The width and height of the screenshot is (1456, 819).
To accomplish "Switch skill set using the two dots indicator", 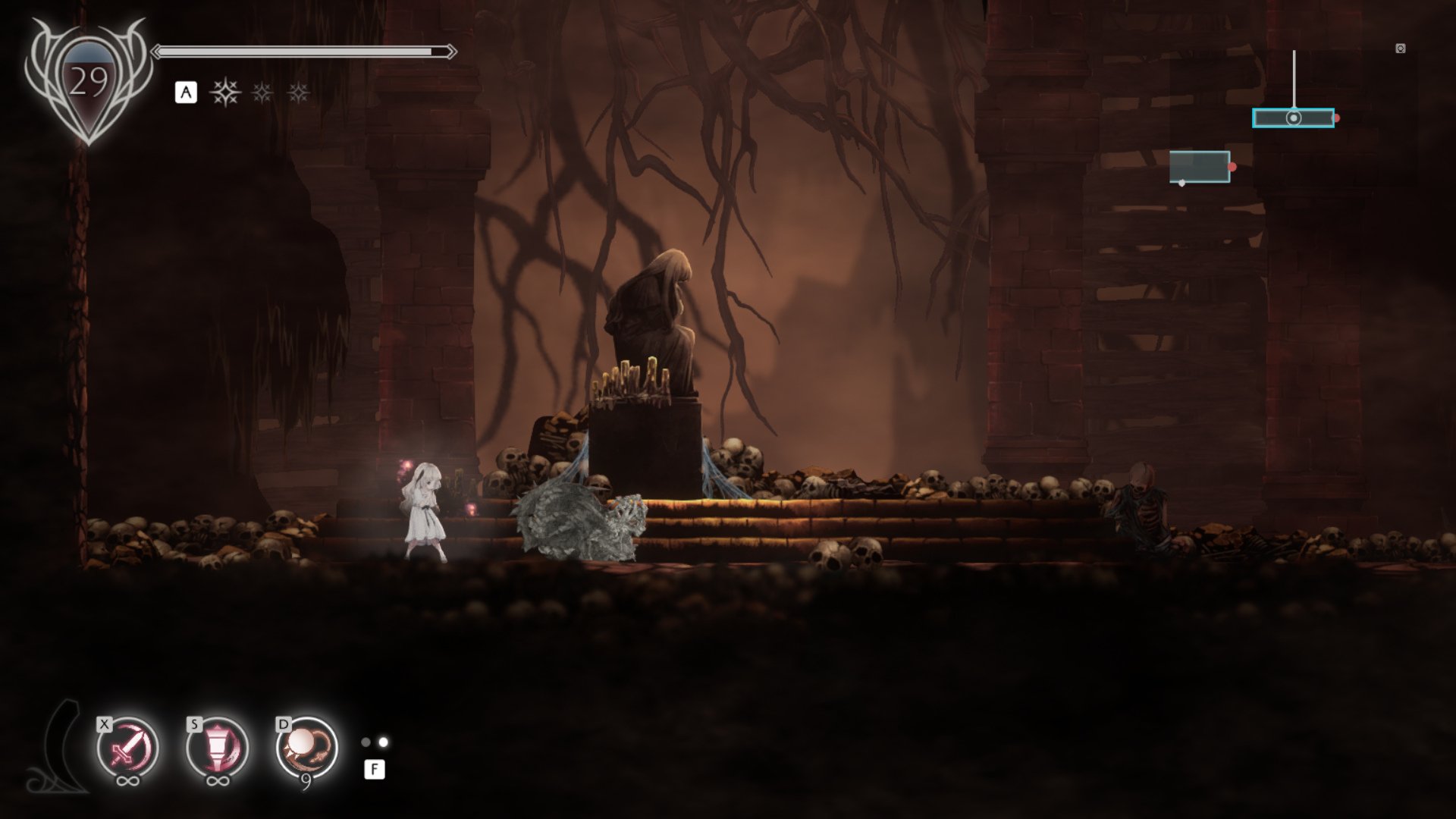I will 375,742.
